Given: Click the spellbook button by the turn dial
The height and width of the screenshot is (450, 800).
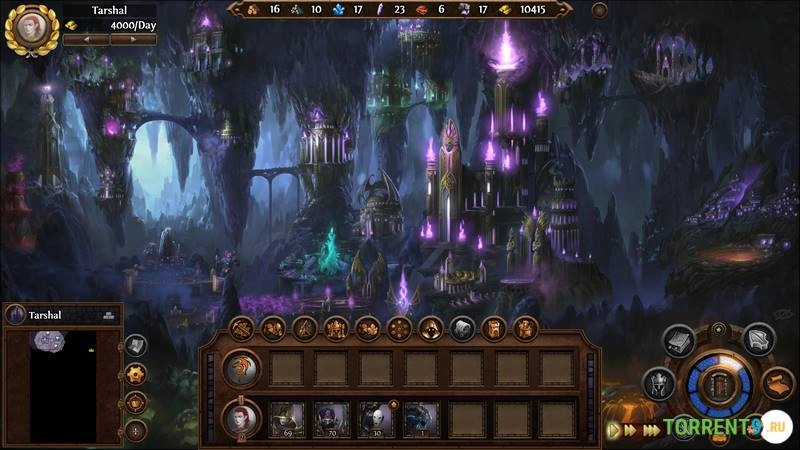Looking at the screenshot, I should pyautogui.click(x=679, y=340).
